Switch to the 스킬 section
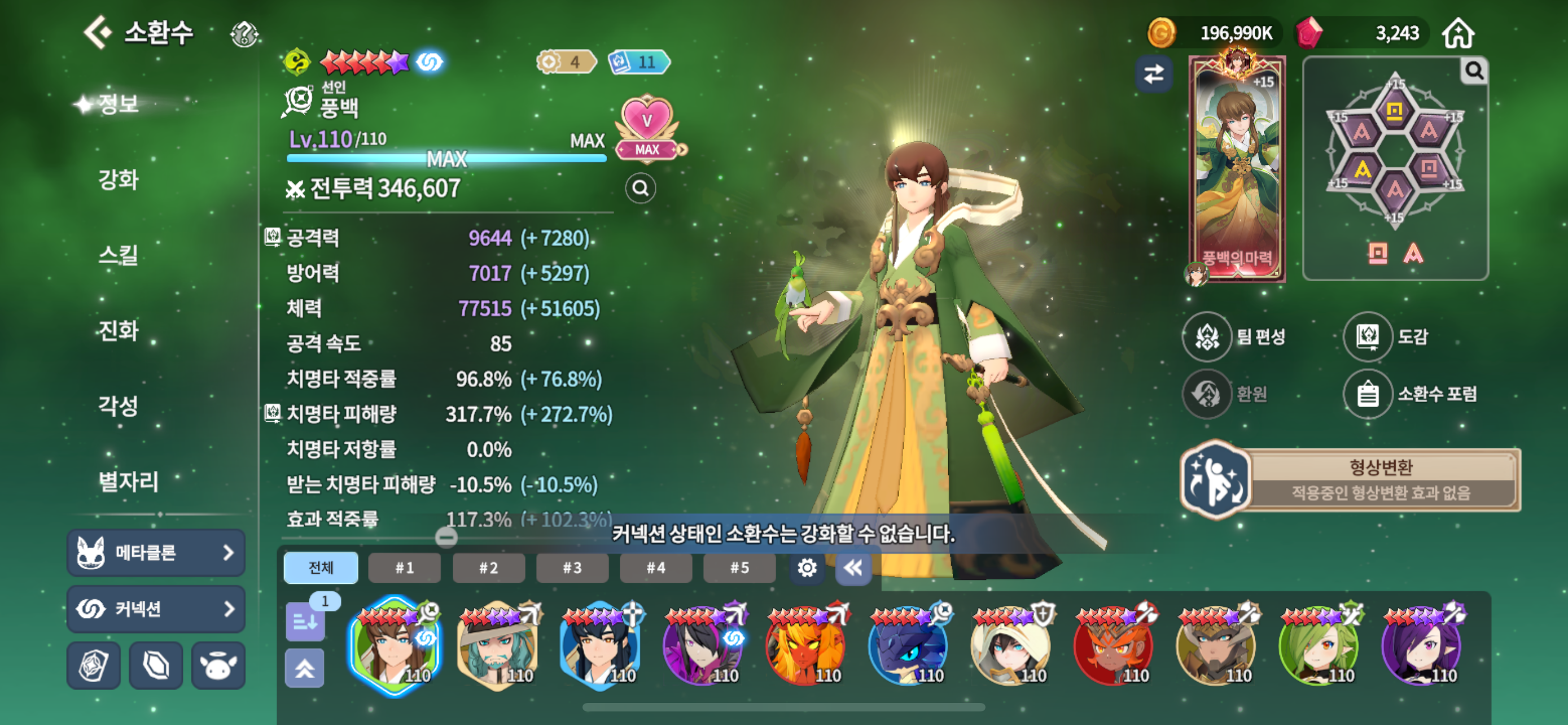The height and width of the screenshot is (725, 1568). click(x=119, y=255)
